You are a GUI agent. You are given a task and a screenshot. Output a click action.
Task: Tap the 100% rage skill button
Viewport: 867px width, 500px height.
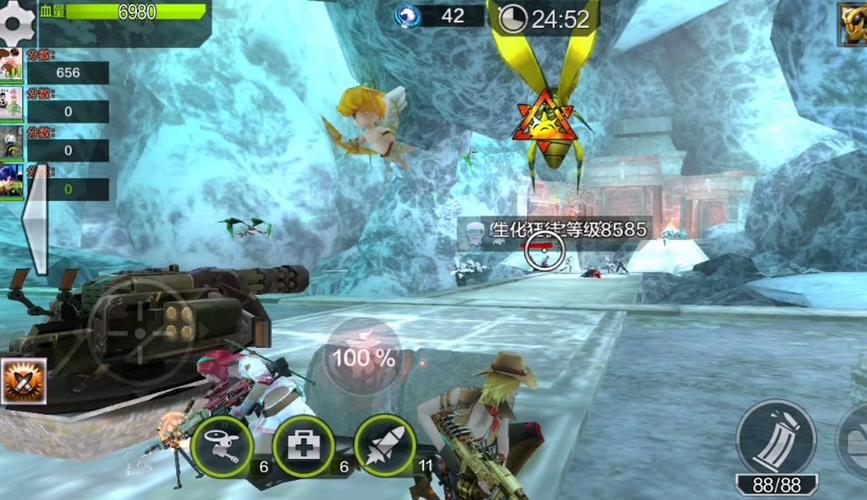tap(363, 355)
